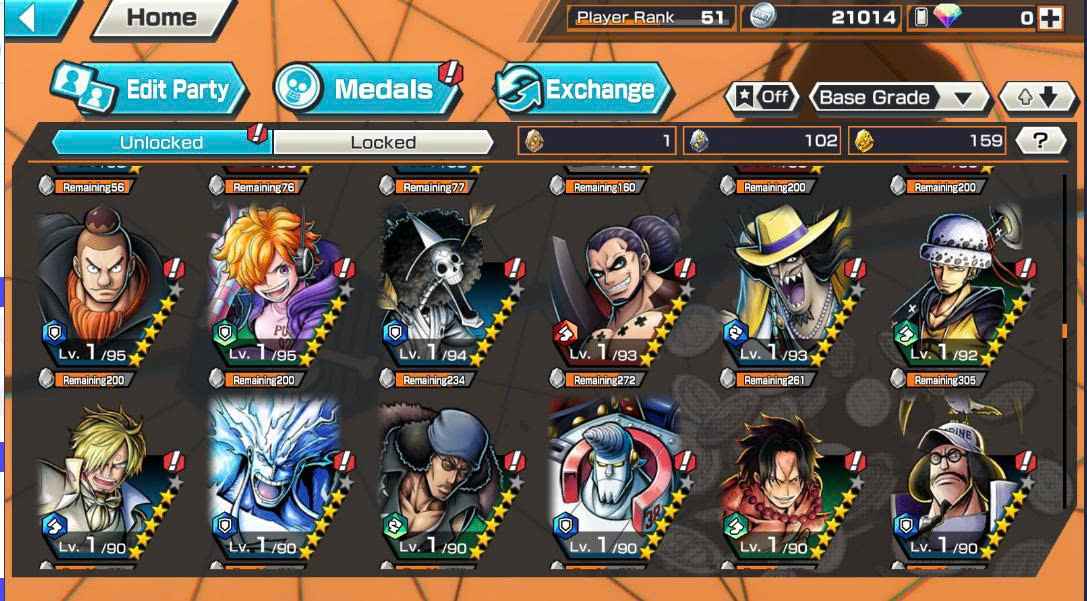Switch to the Locked tab
Screen dimensions: 1087x601
point(383,142)
